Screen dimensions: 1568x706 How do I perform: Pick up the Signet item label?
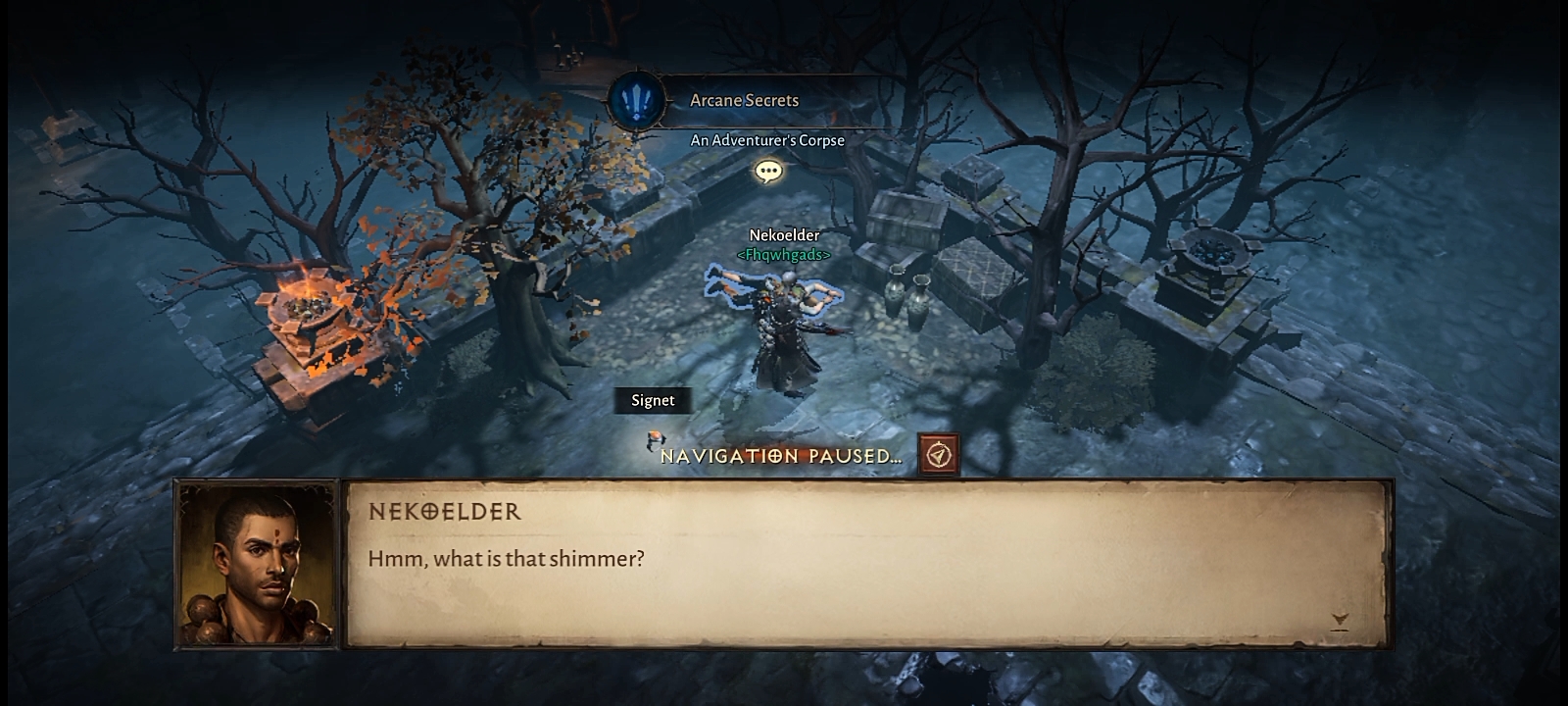(653, 400)
